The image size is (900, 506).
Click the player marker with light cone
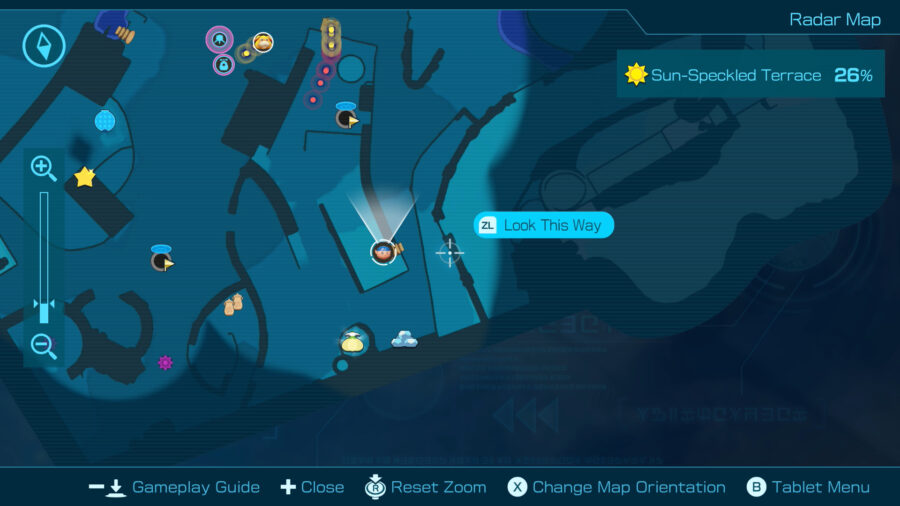tap(383, 251)
